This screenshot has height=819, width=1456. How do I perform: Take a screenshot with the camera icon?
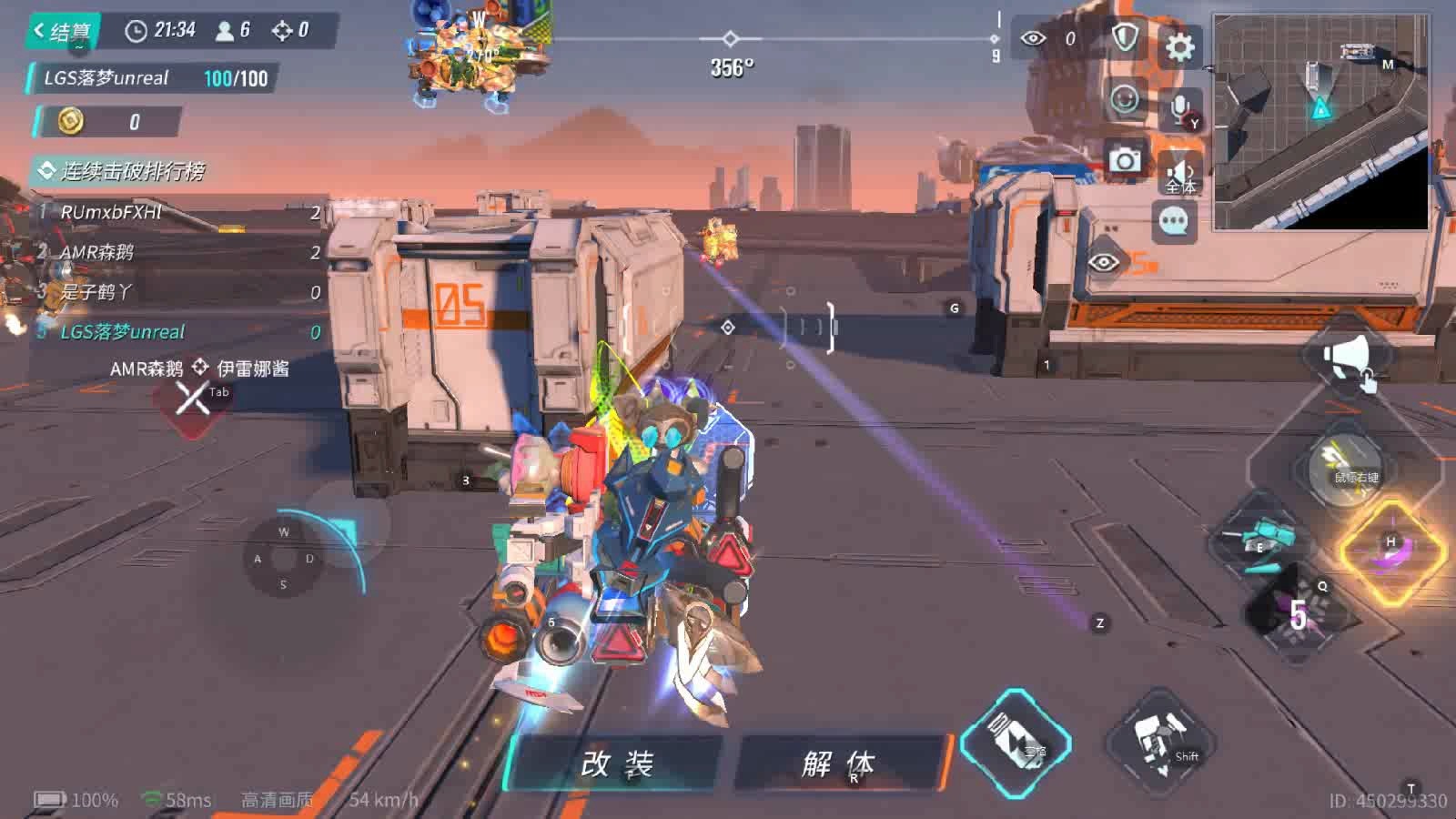coord(1125,160)
